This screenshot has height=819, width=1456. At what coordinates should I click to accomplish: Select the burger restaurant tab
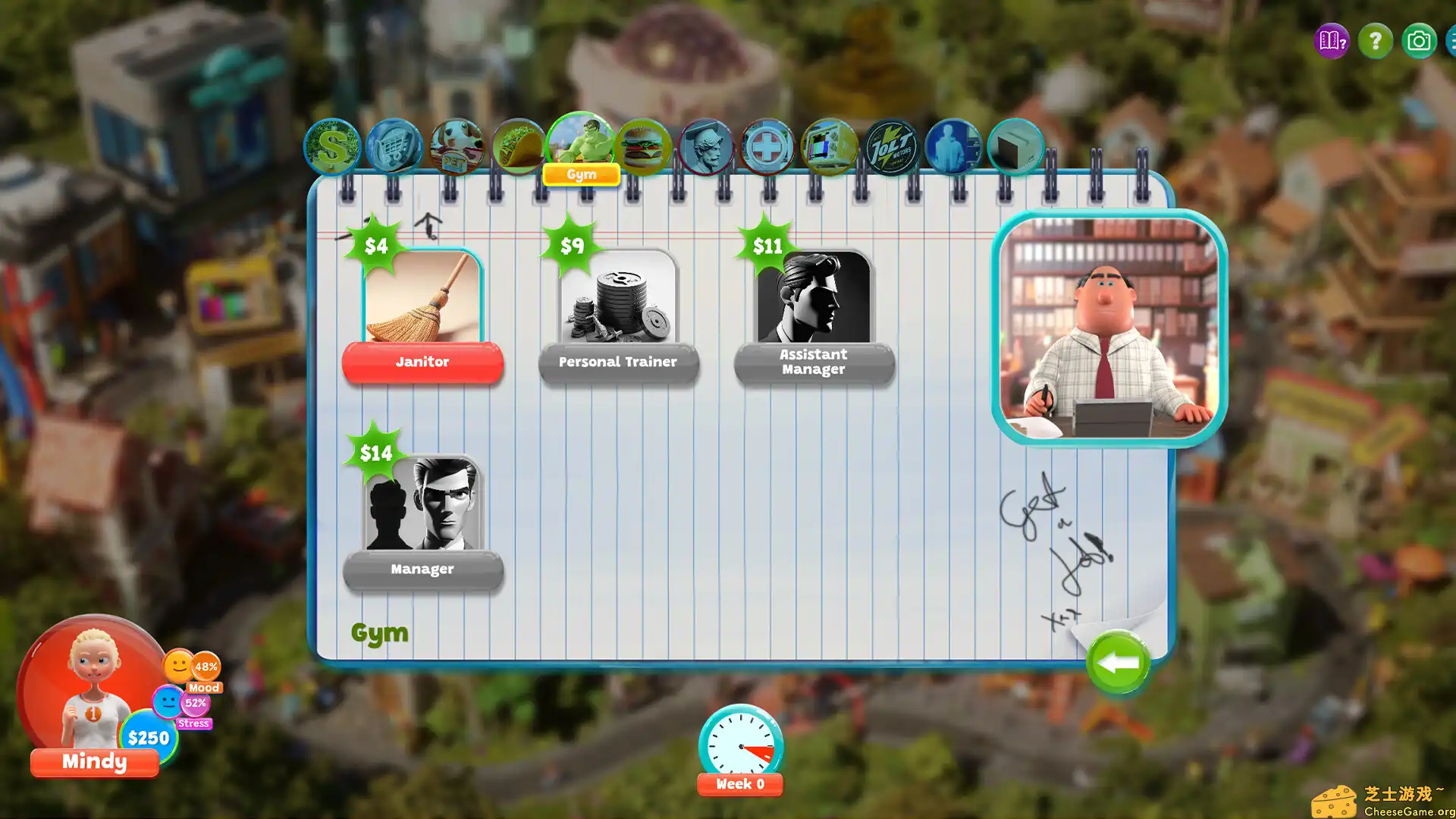(x=643, y=146)
